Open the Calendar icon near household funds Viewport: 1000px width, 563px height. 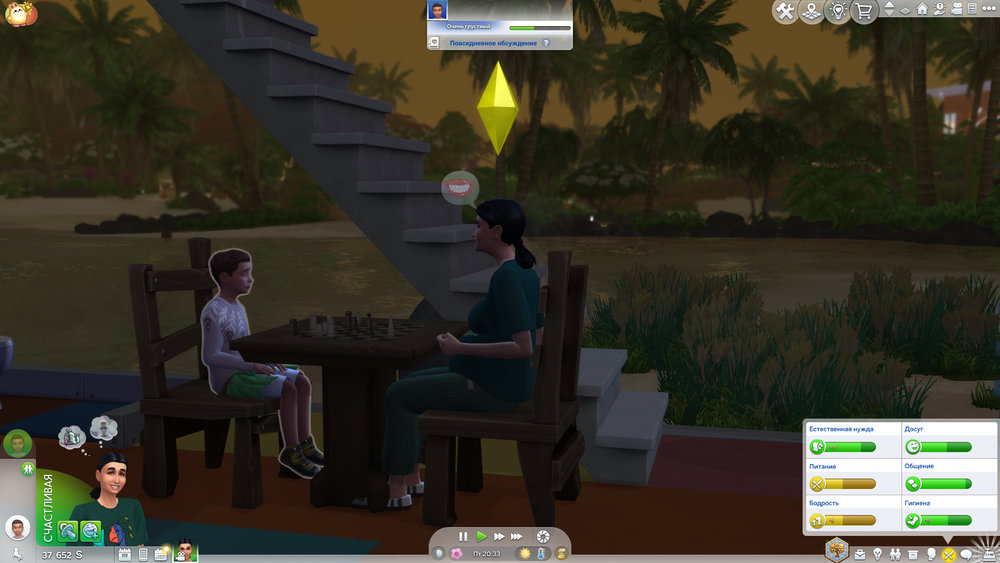click(x=125, y=553)
